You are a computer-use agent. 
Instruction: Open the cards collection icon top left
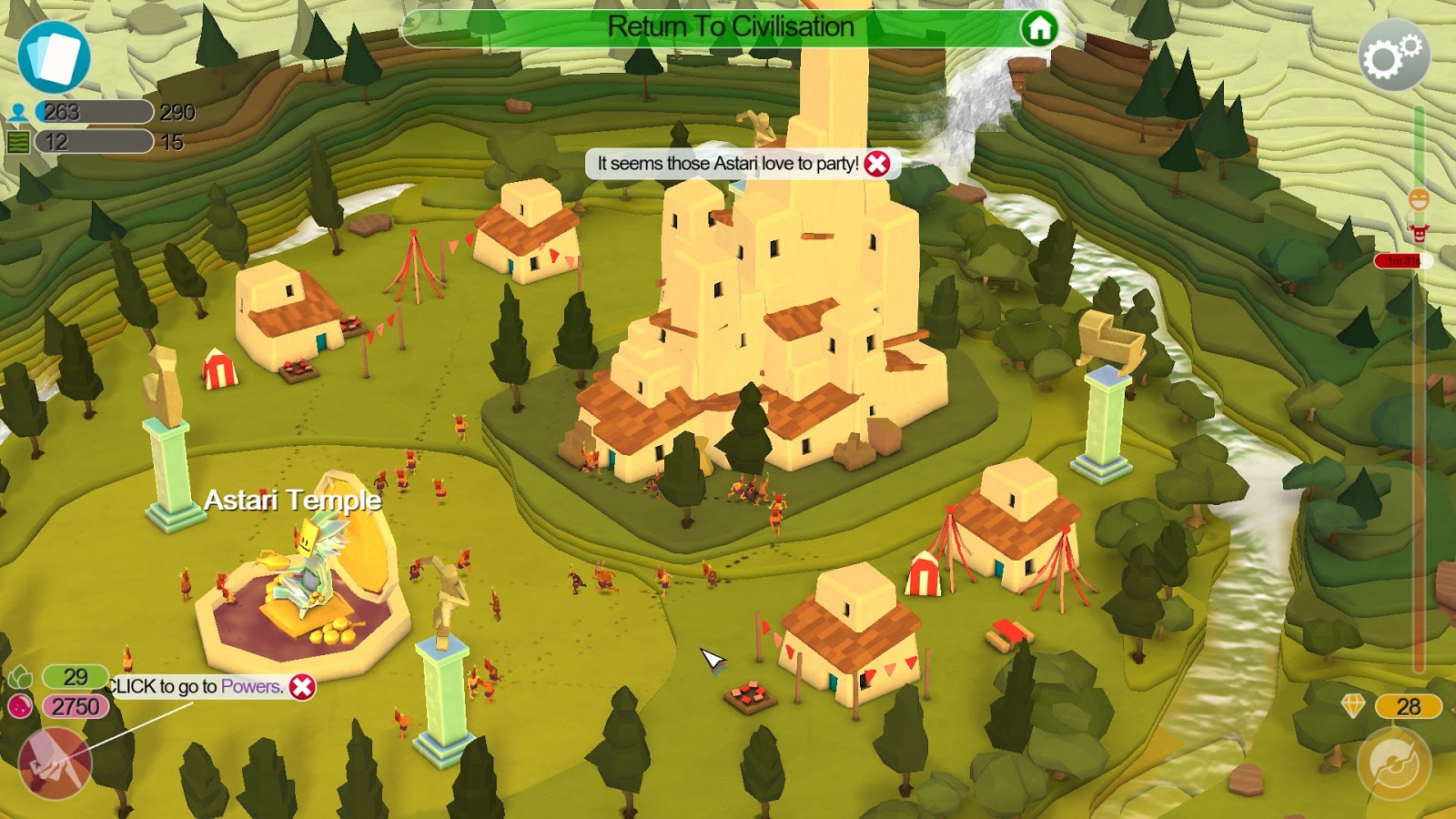55,59
